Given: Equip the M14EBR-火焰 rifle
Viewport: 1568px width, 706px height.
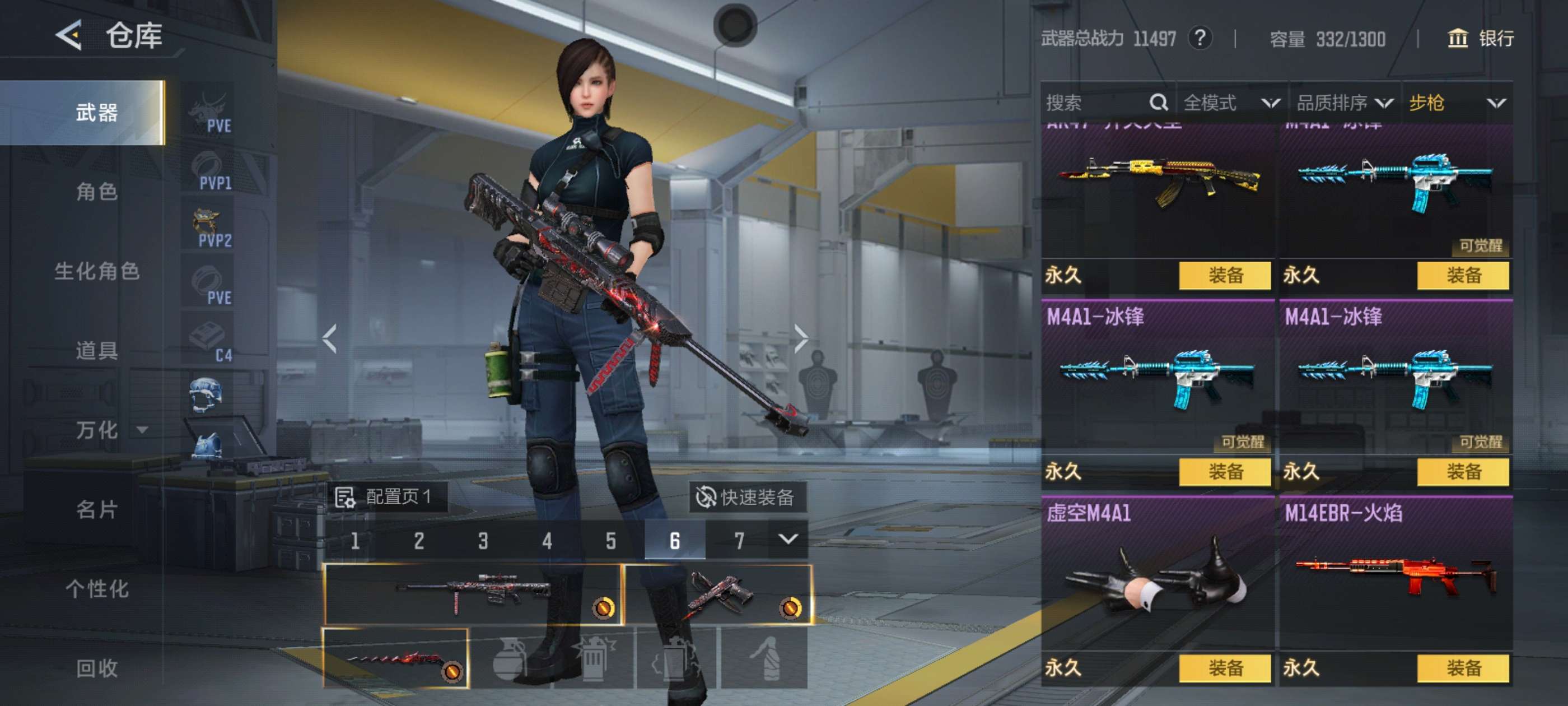Looking at the screenshot, I should (x=1463, y=668).
